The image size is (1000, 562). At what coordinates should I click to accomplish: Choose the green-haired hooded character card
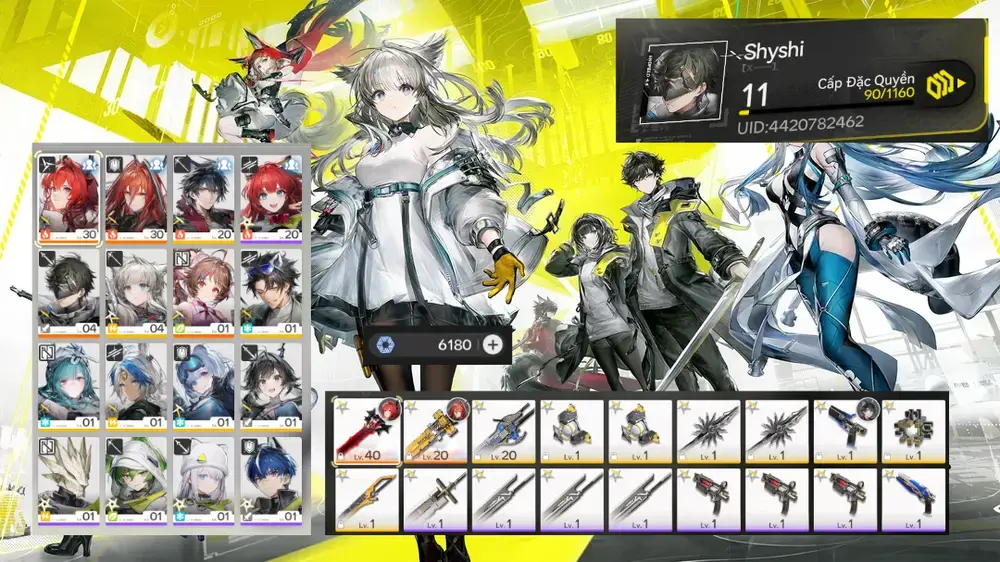pos(137,480)
